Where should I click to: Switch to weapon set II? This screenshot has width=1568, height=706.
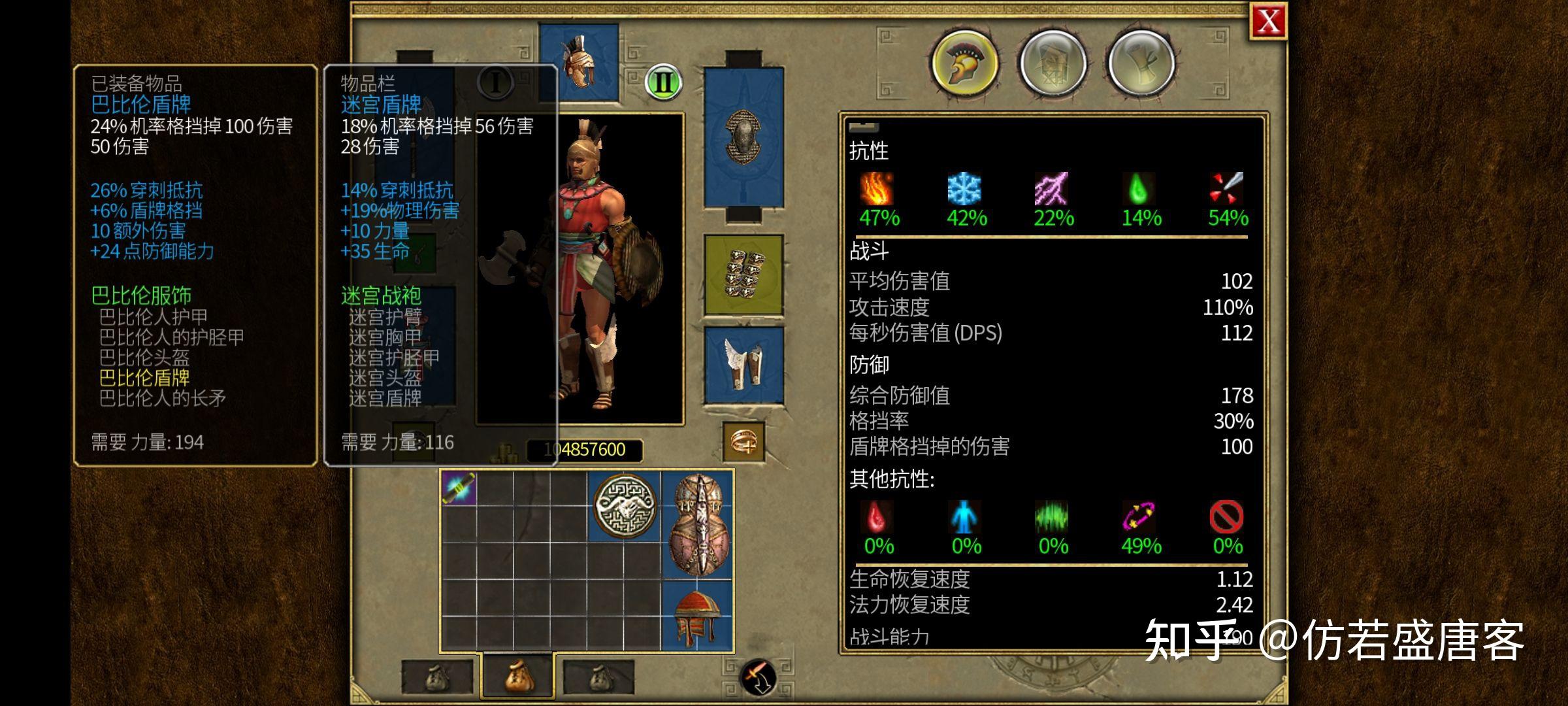point(663,82)
